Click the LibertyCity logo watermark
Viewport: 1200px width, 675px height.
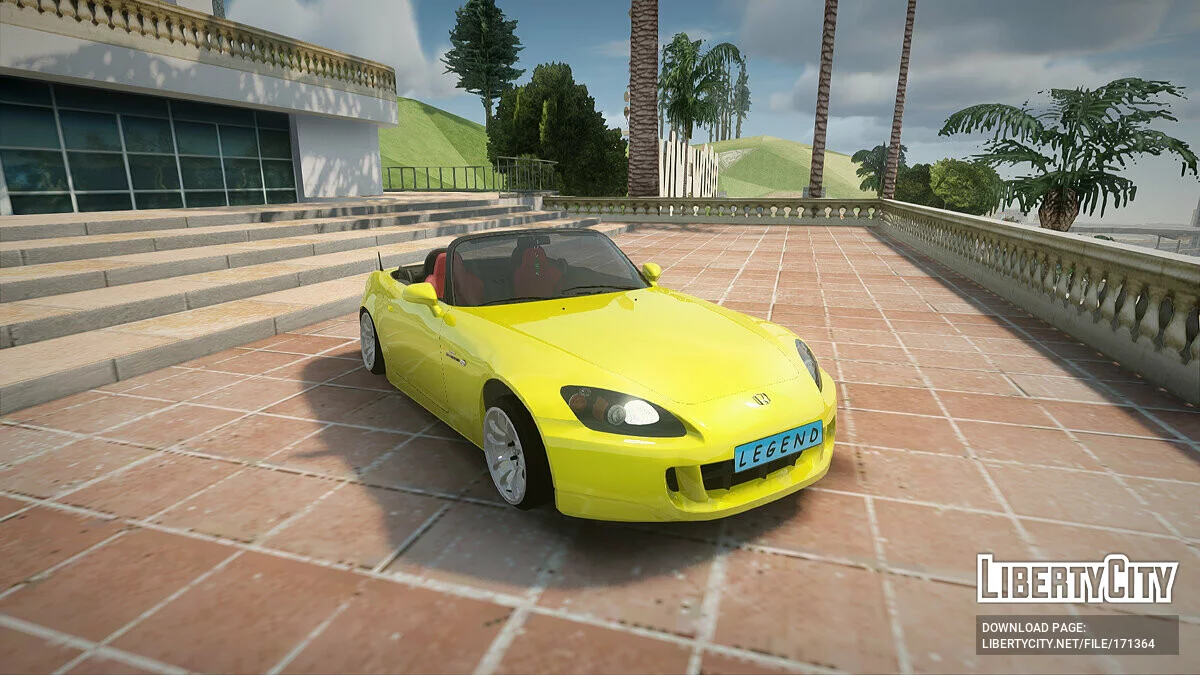1077,579
